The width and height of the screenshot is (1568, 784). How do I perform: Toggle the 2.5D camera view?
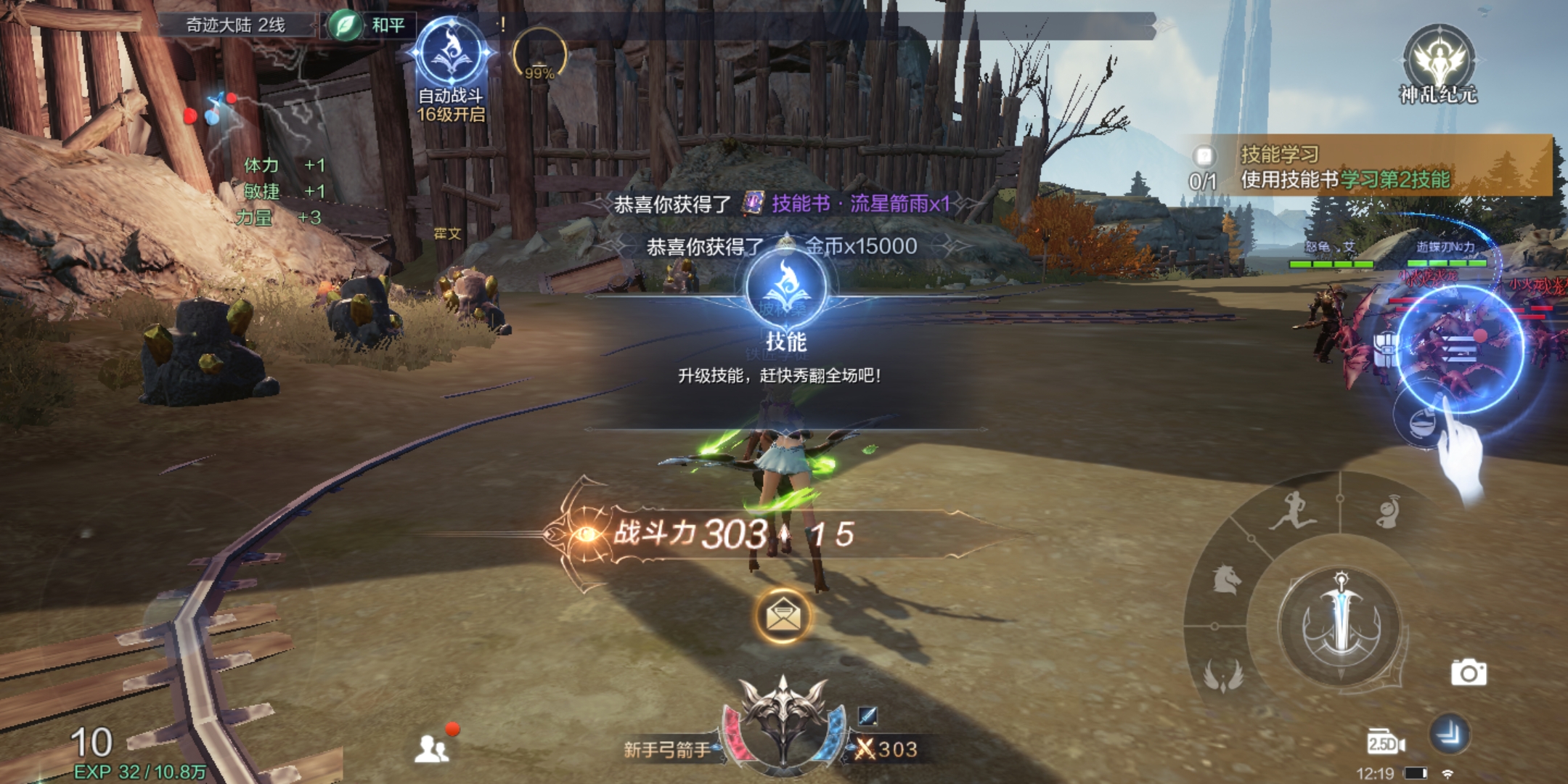pos(1385,743)
